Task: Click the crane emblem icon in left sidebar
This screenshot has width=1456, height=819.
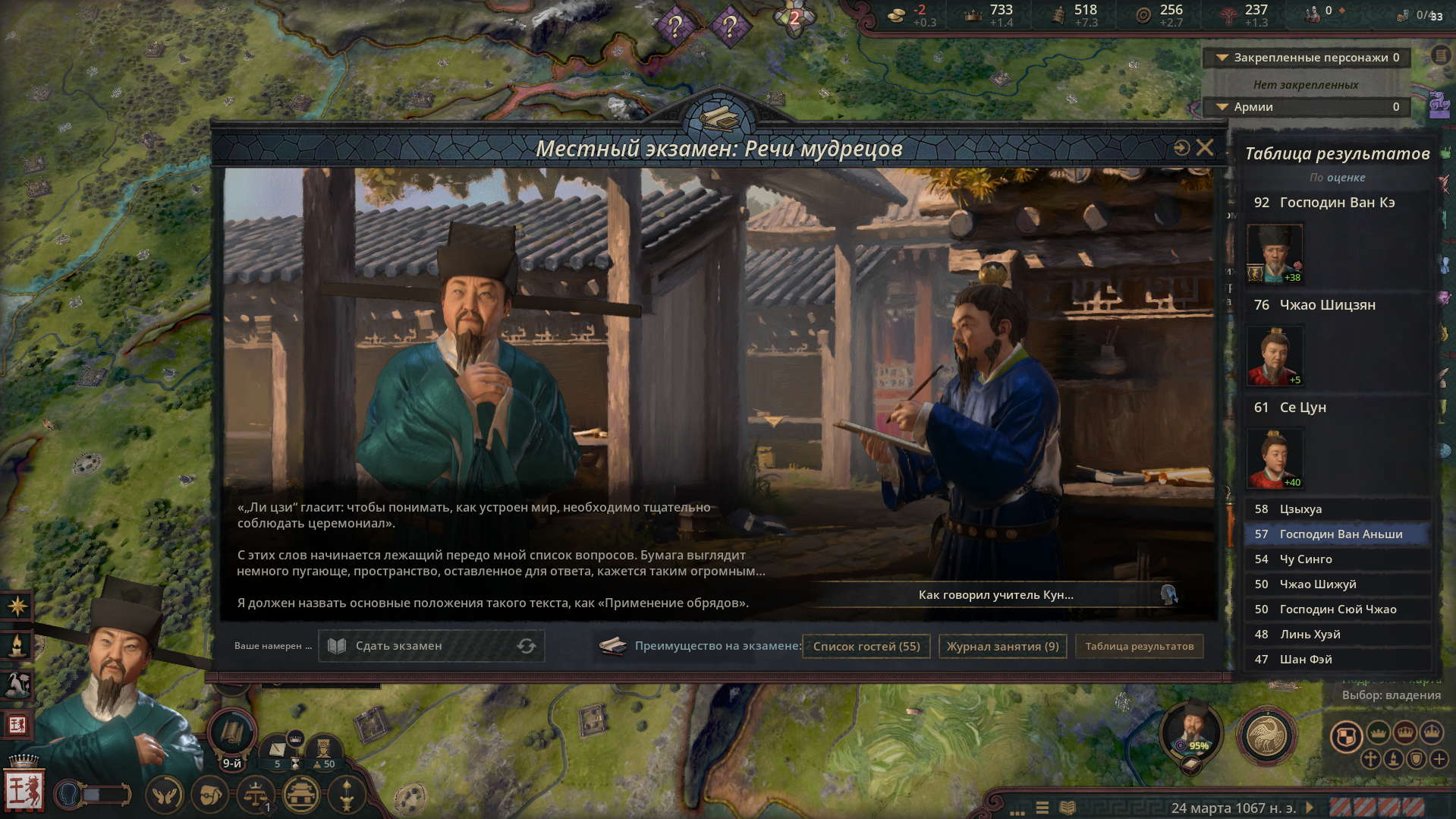Action: (x=17, y=684)
